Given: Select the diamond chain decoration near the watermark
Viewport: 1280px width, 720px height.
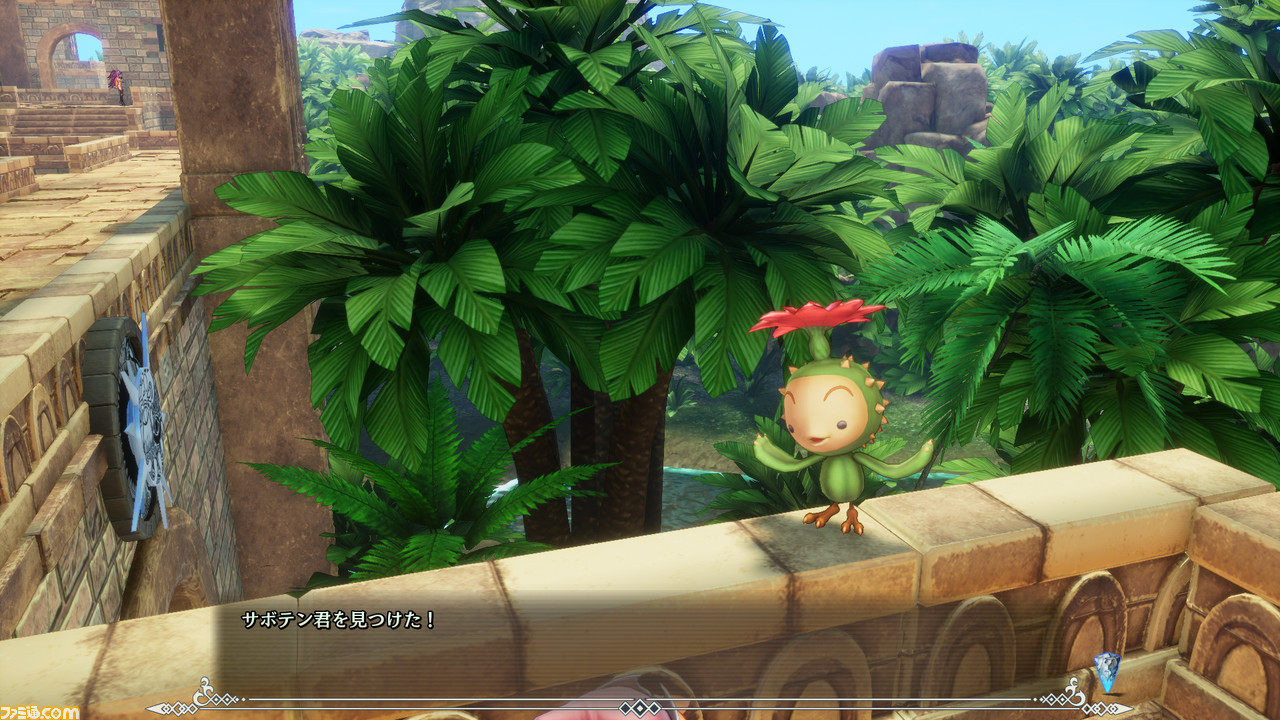Looking at the screenshot, I should pyautogui.click(x=178, y=707).
